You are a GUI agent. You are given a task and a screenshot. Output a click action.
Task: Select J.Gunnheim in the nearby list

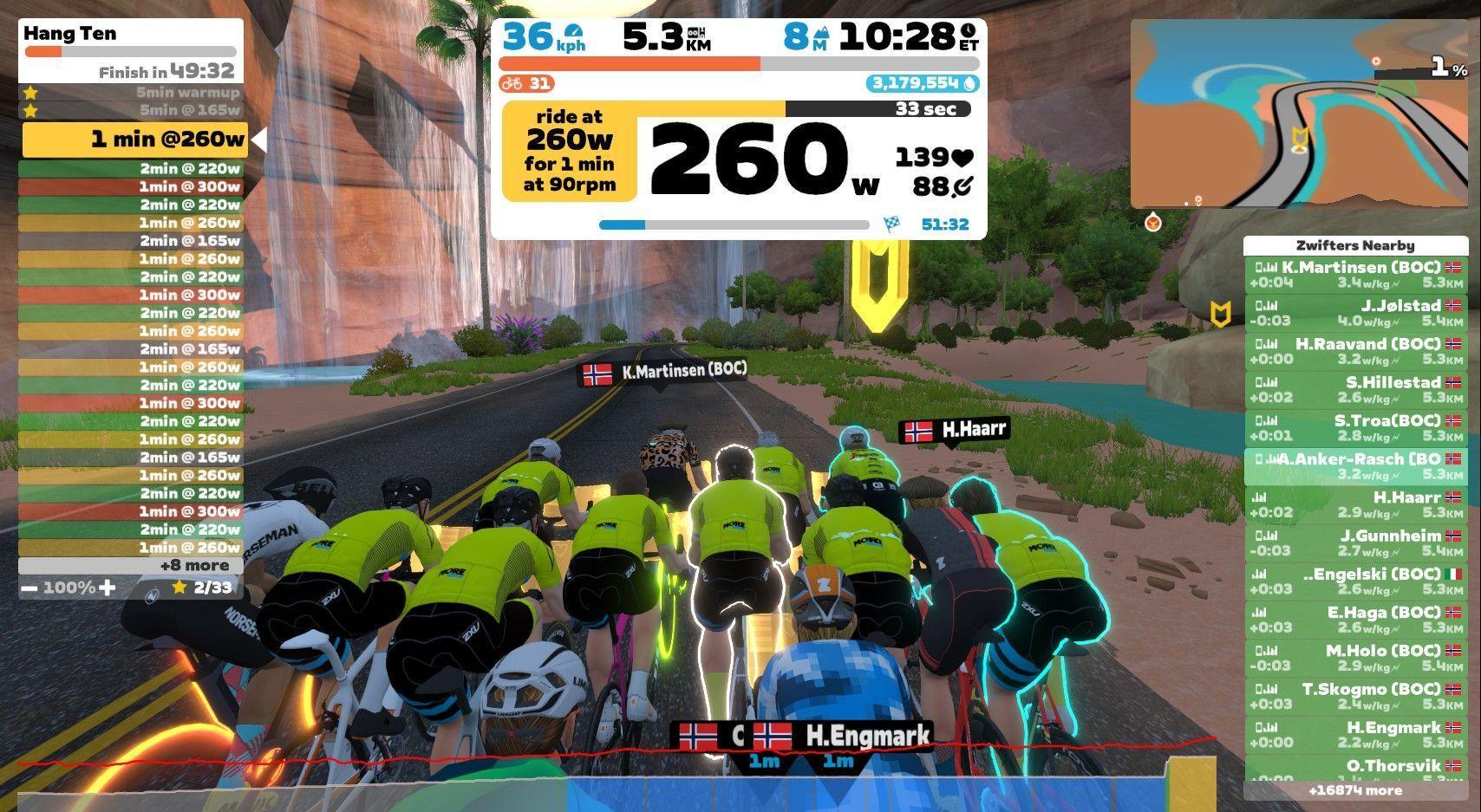pos(1355,542)
